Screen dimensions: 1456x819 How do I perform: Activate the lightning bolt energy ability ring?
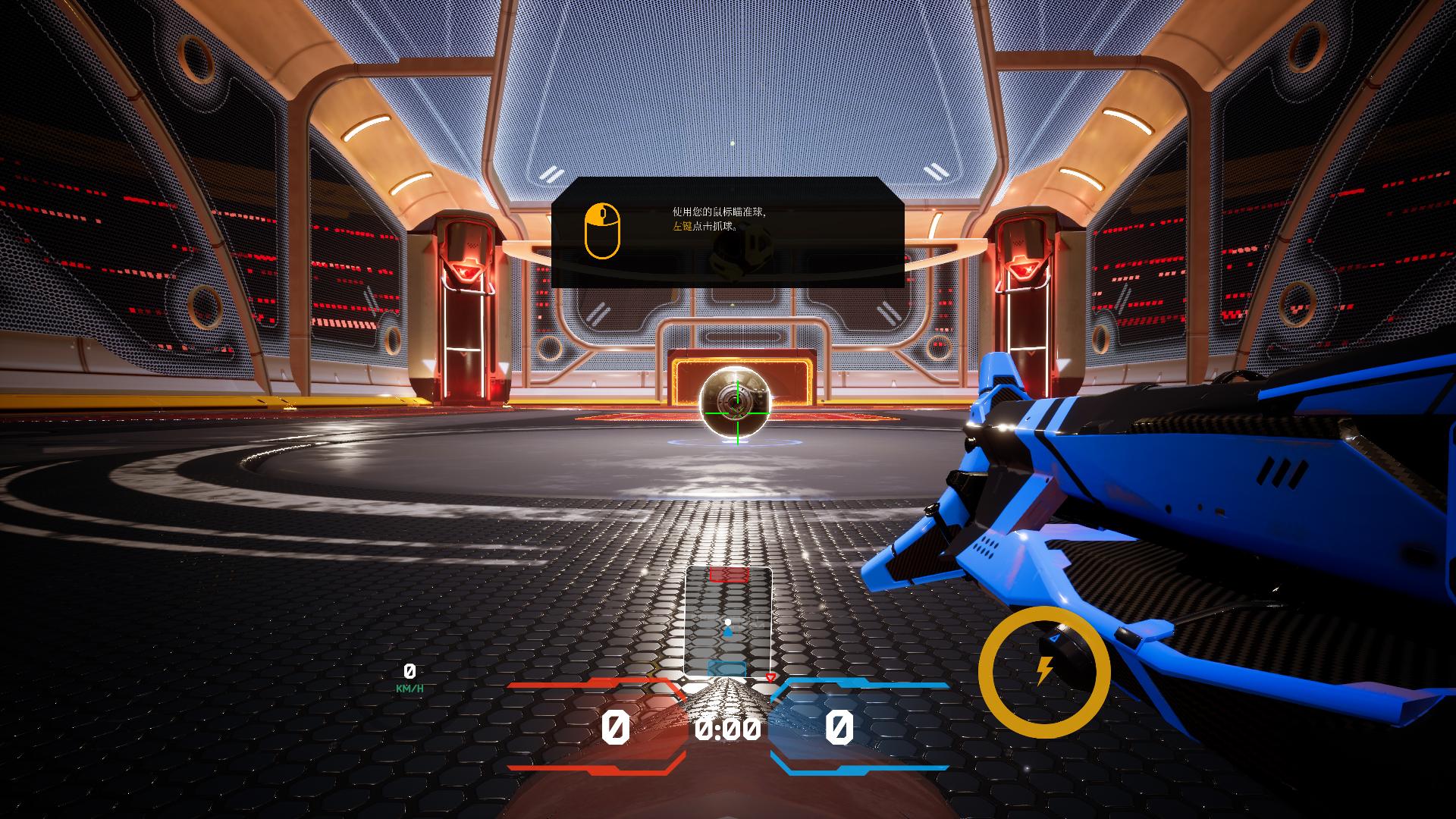tap(1044, 671)
